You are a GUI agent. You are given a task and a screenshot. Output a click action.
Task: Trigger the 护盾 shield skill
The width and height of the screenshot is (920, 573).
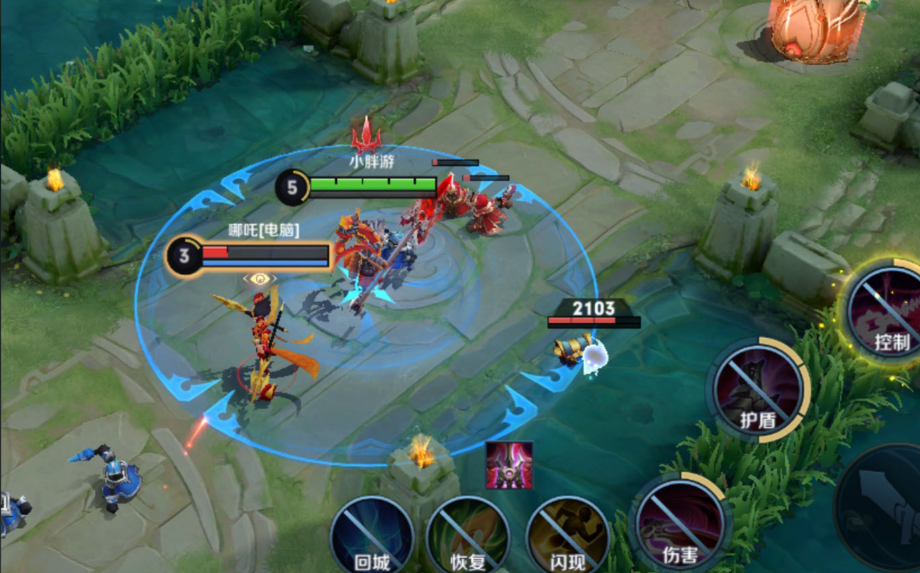click(759, 390)
